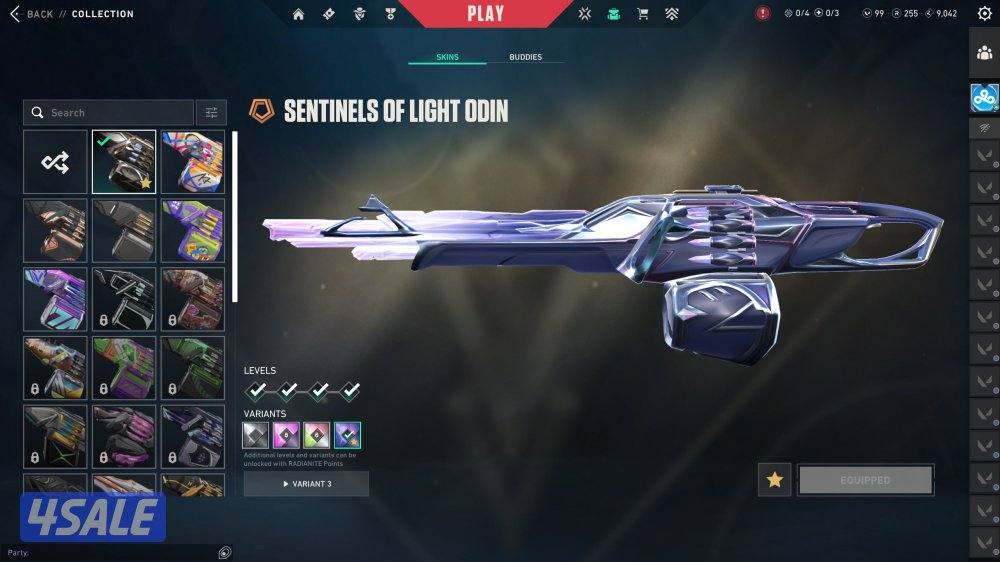Select the first level checkmark
Image resolution: width=1000 pixels, height=562 pixels.
[x=257, y=390]
